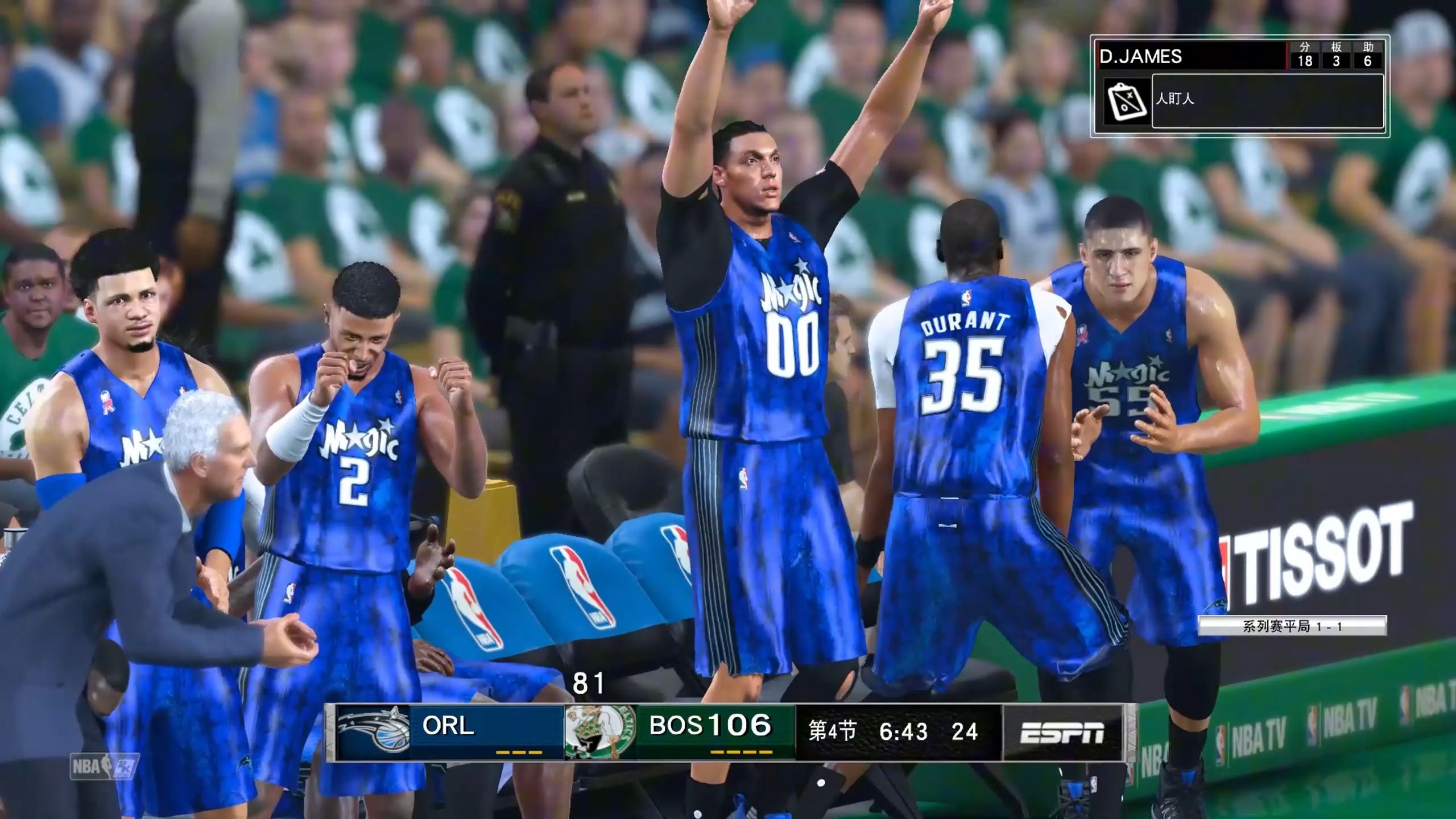Select the 人盯人 defensive strategy box
1456x819 pixels.
click(1267, 101)
